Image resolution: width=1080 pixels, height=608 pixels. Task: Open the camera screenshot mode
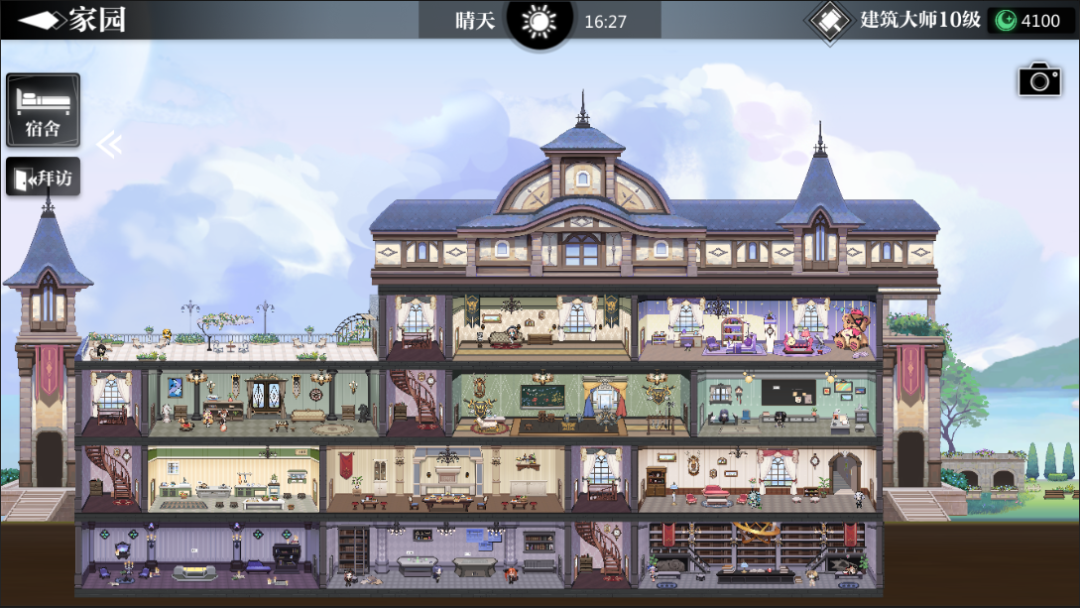[1039, 80]
